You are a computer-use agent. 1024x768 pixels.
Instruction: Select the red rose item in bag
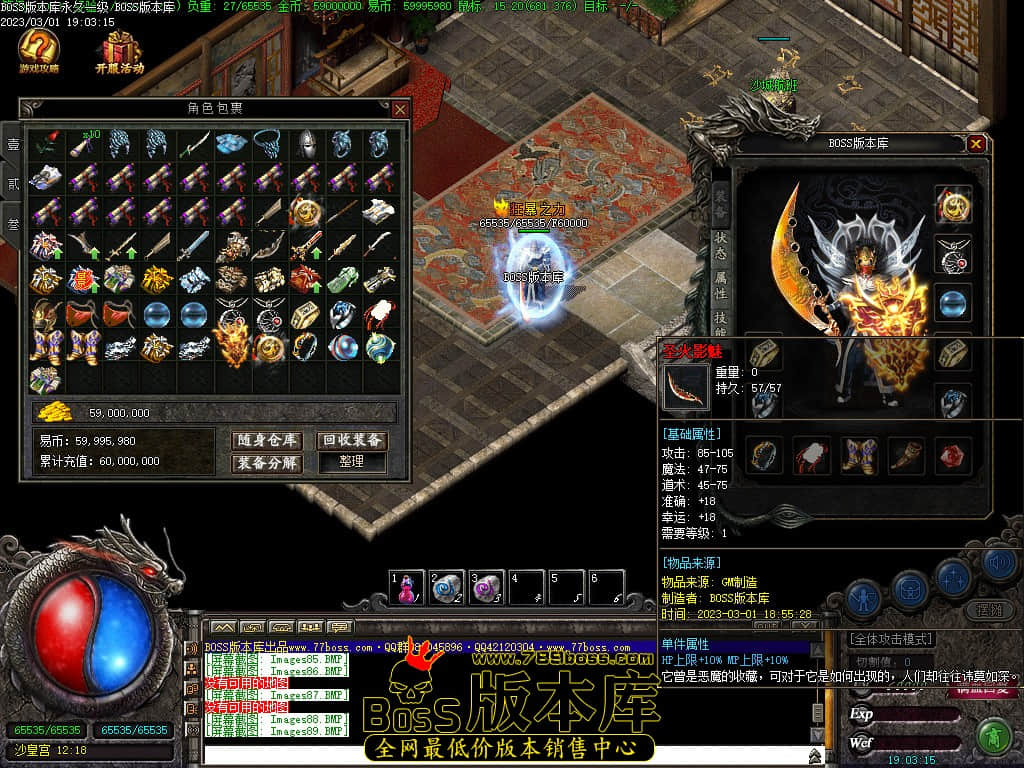point(45,145)
